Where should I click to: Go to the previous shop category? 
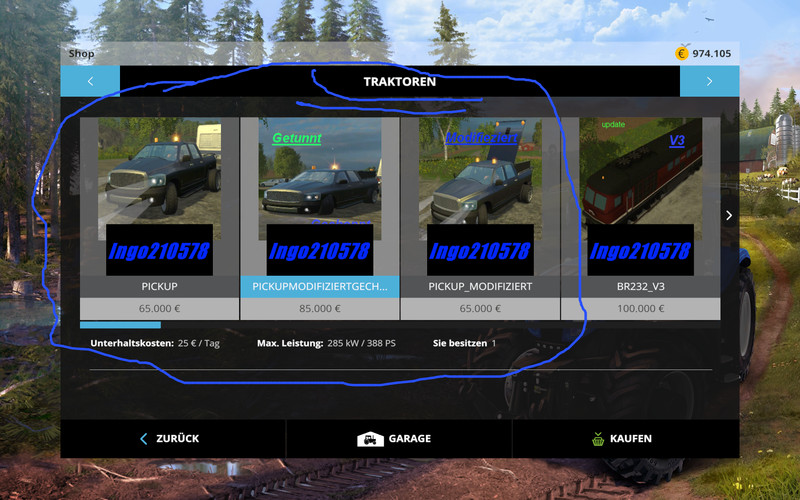(90, 81)
